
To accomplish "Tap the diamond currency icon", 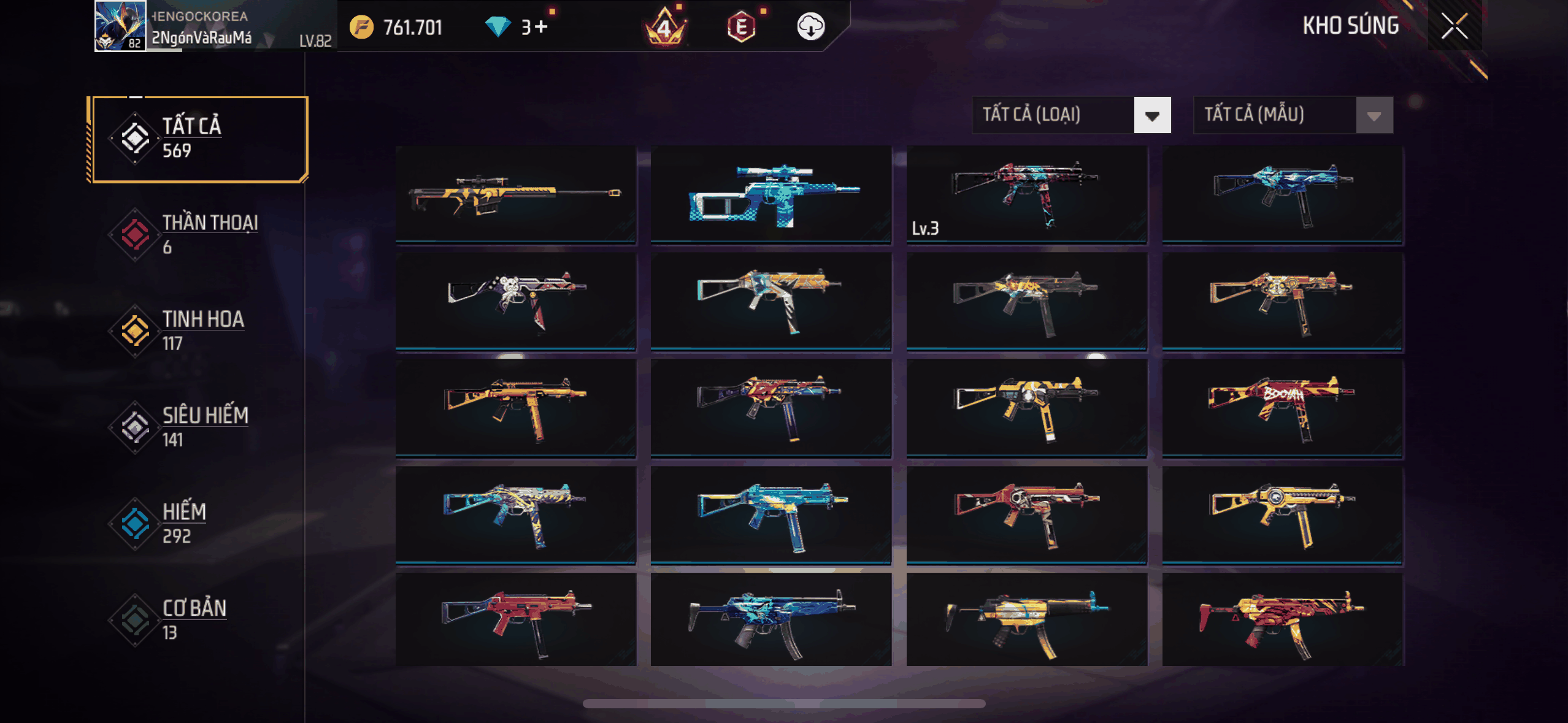I will tap(498, 27).
